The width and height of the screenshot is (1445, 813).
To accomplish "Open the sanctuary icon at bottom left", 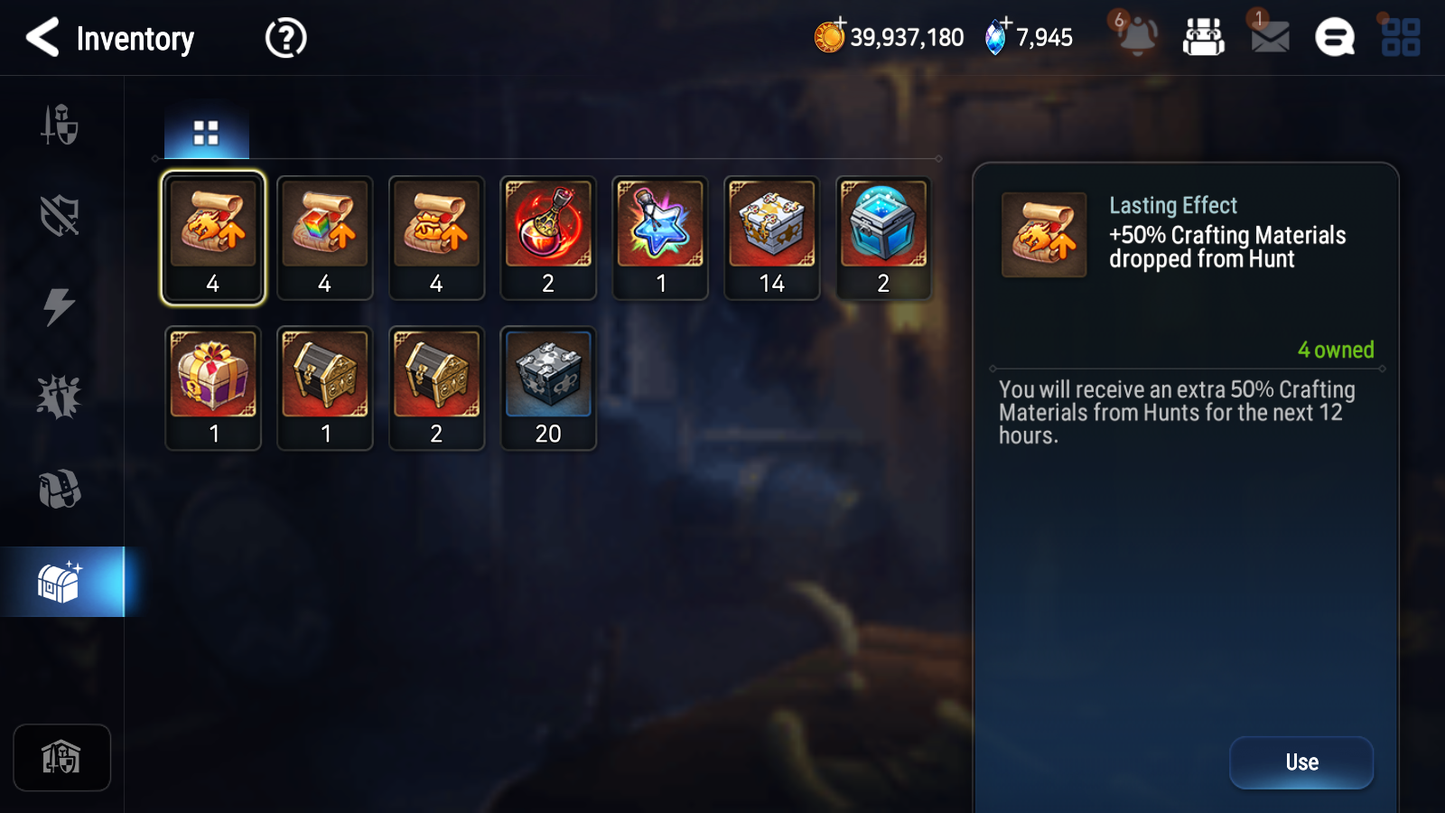I will point(62,757).
